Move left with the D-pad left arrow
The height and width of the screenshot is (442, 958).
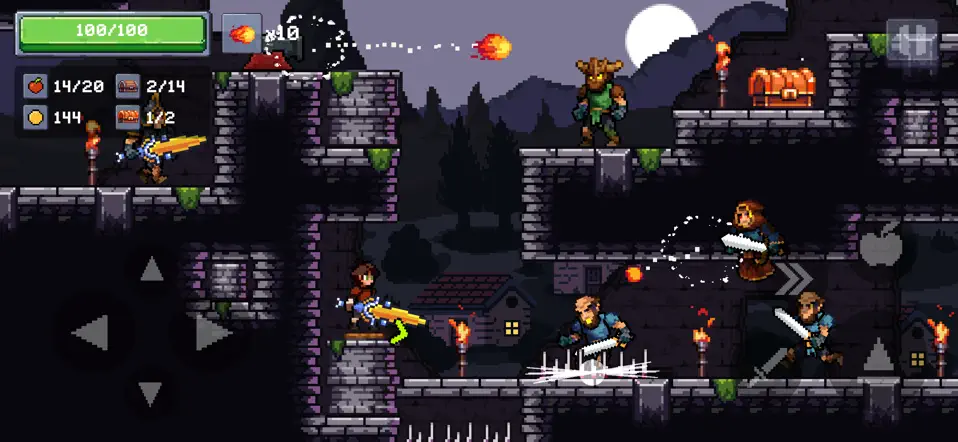pyautogui.click(x=91, y=332)
